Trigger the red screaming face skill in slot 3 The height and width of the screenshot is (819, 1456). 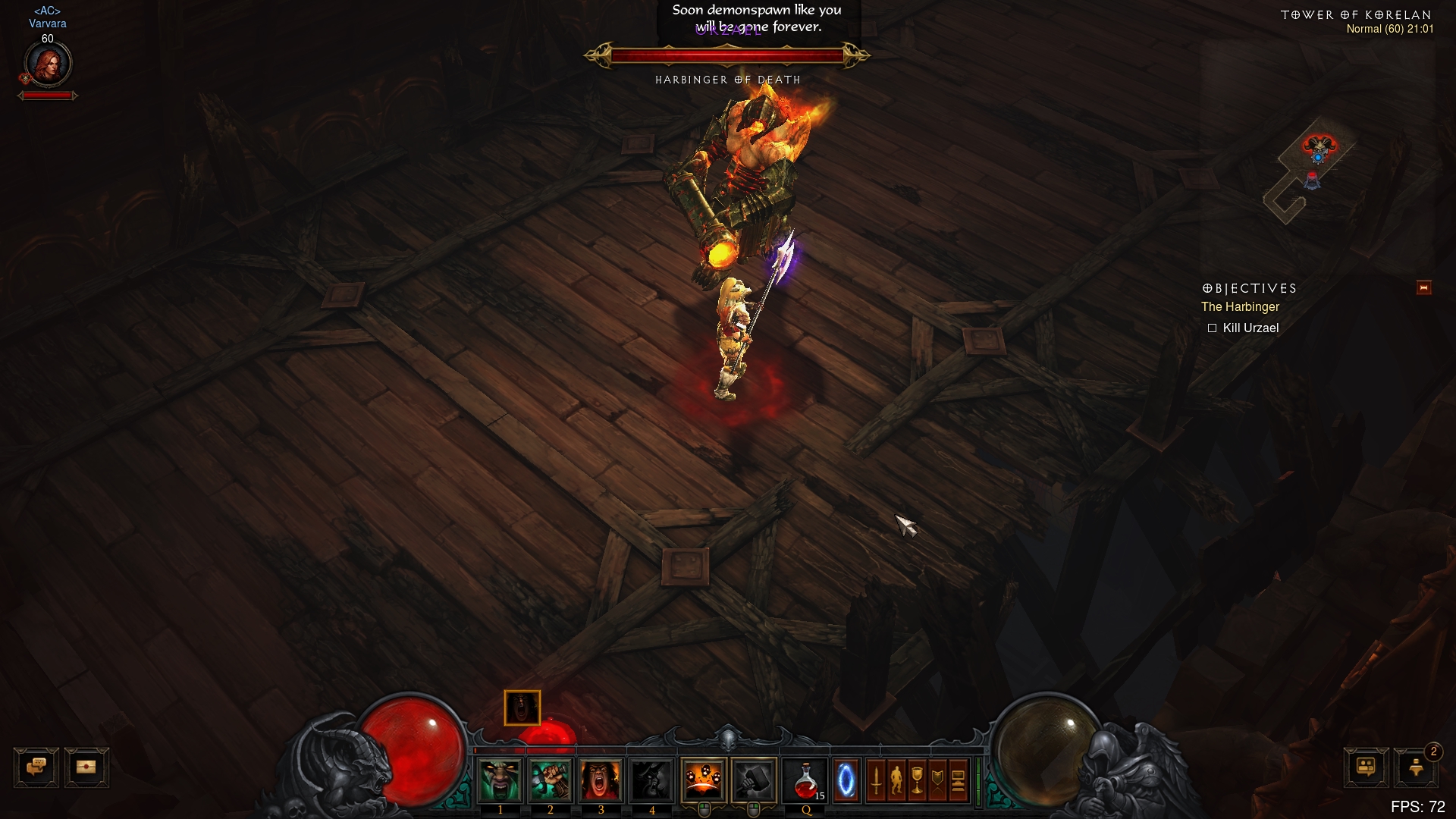(x=601, y=780)
